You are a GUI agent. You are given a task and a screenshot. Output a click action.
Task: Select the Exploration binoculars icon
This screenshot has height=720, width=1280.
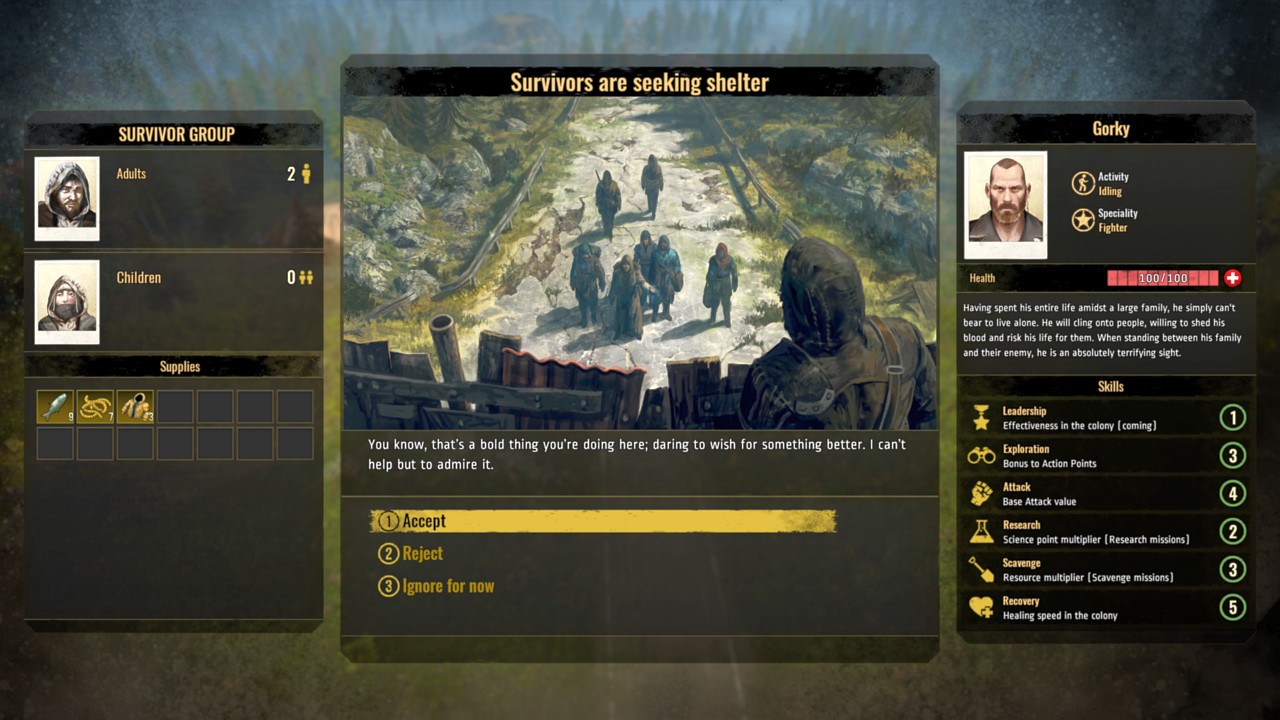click(x=980, y=456)
